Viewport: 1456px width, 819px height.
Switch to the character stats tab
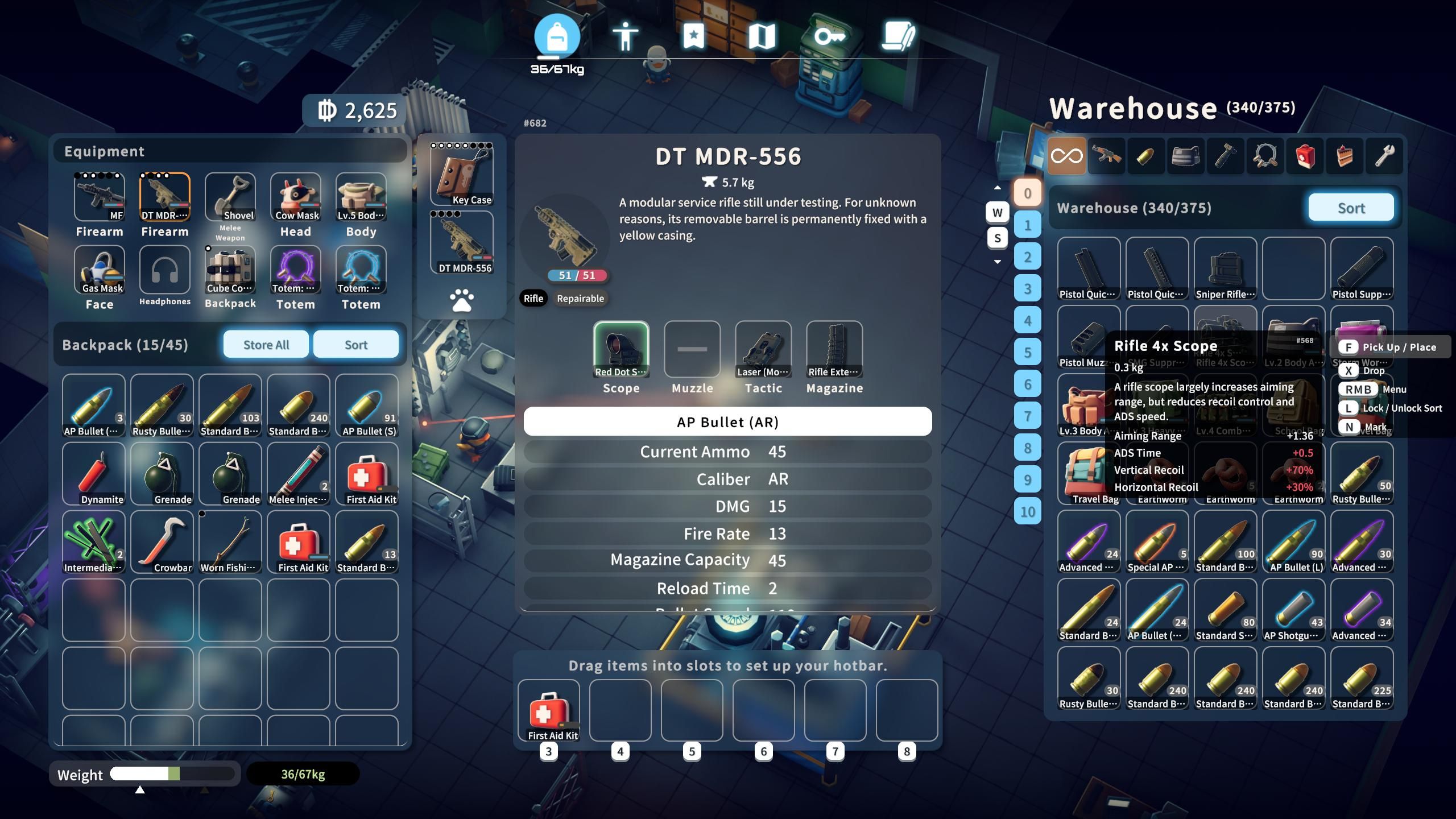625,37
